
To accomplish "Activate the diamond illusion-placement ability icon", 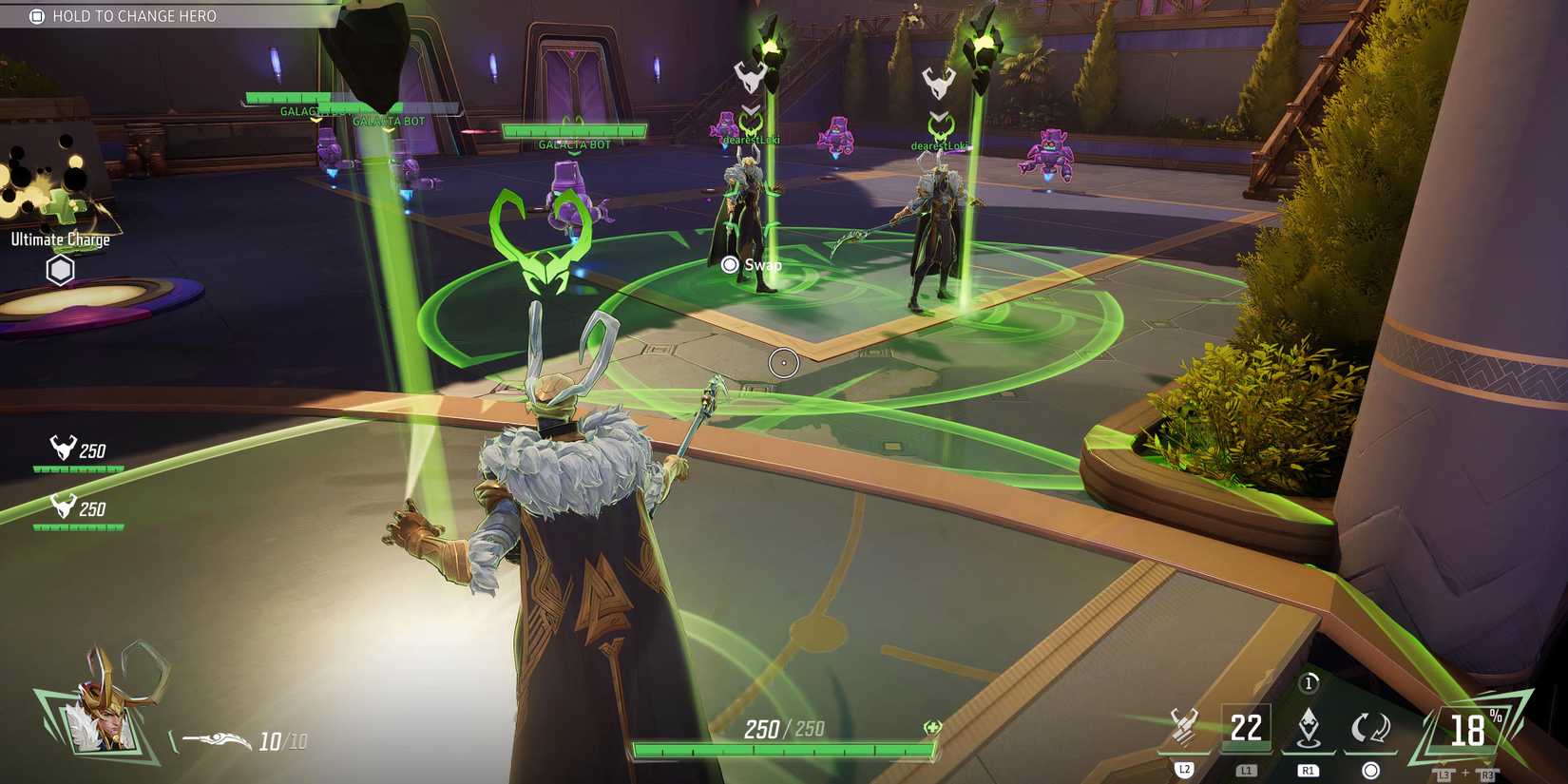I will 1309,728.
